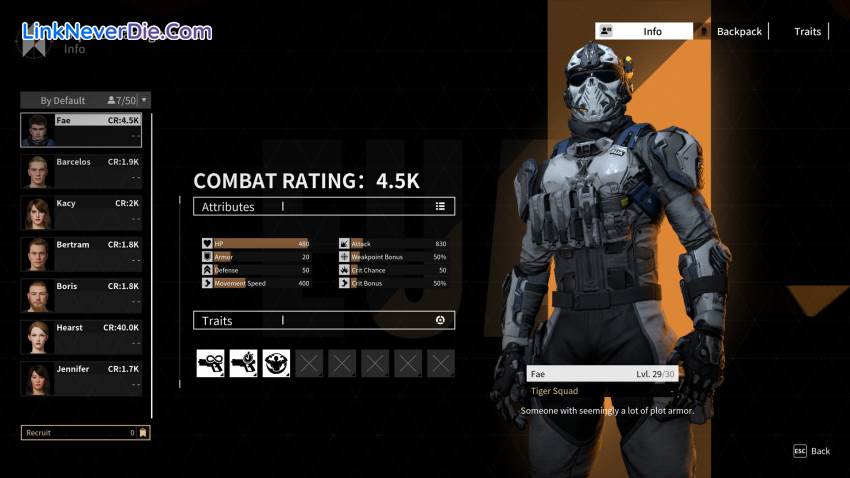Open the Traits tab
Viewport: 850px width, 478px height.
pos(807,32)
